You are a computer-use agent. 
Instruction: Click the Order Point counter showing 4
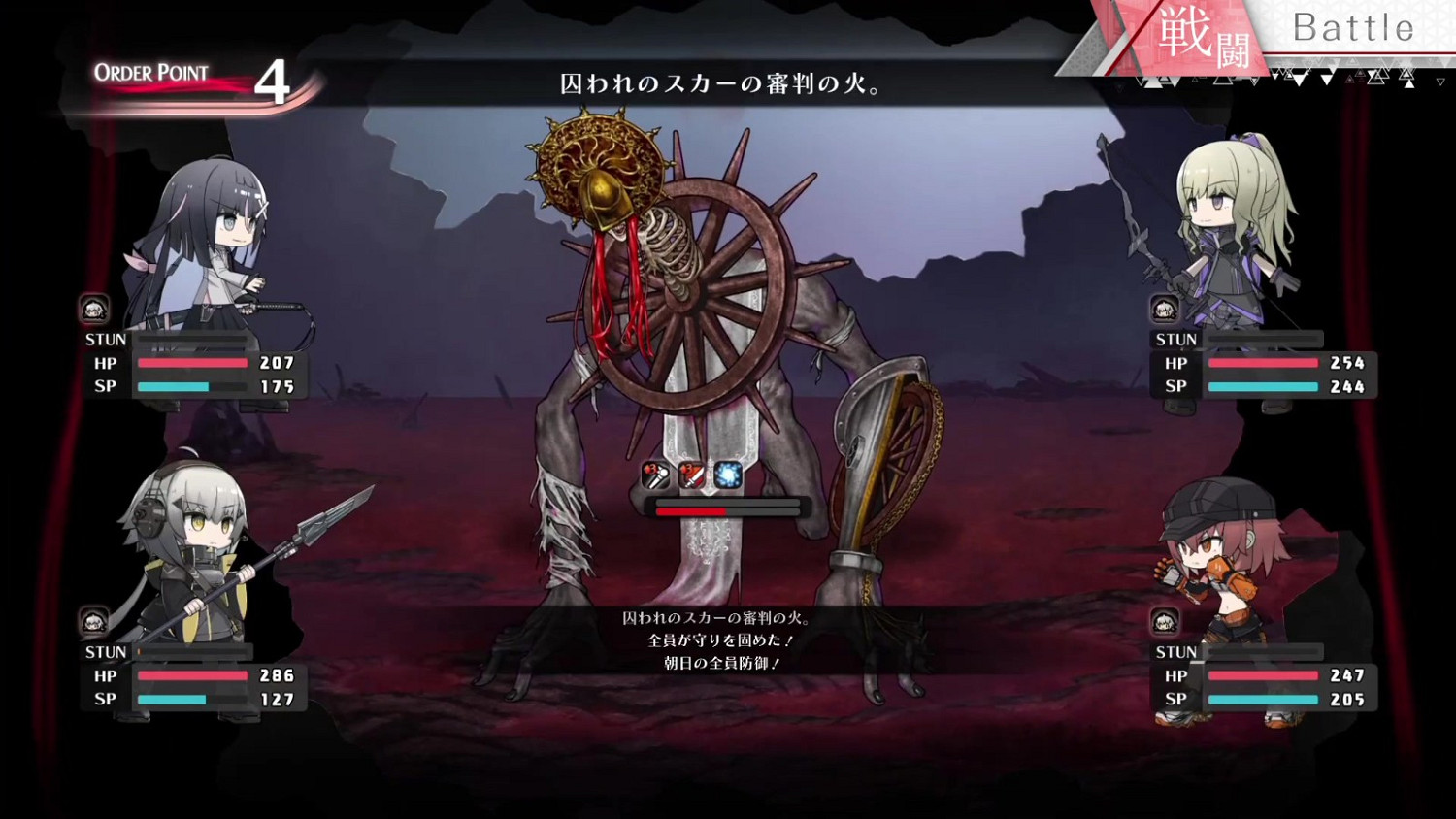click(274, 82)
